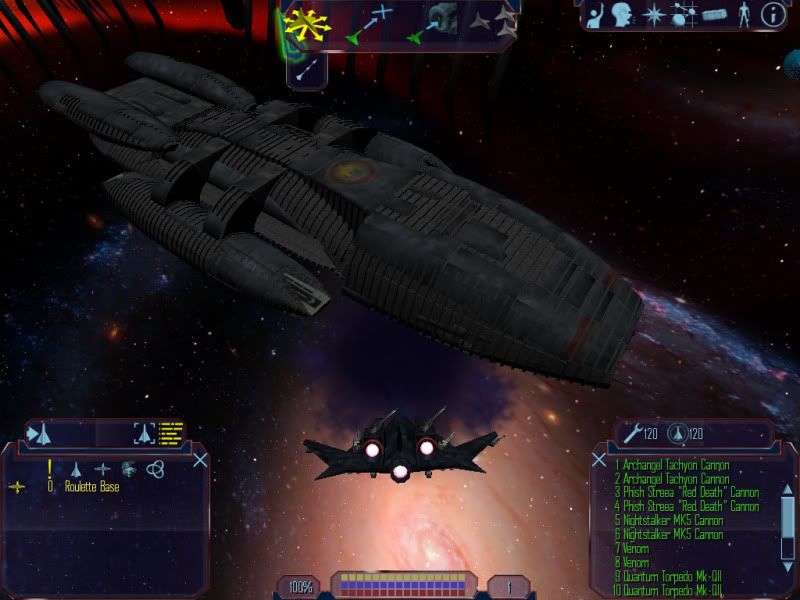The image size is (800, 600).
Task: Click the waving person icon
Action: tap(598, 15)
